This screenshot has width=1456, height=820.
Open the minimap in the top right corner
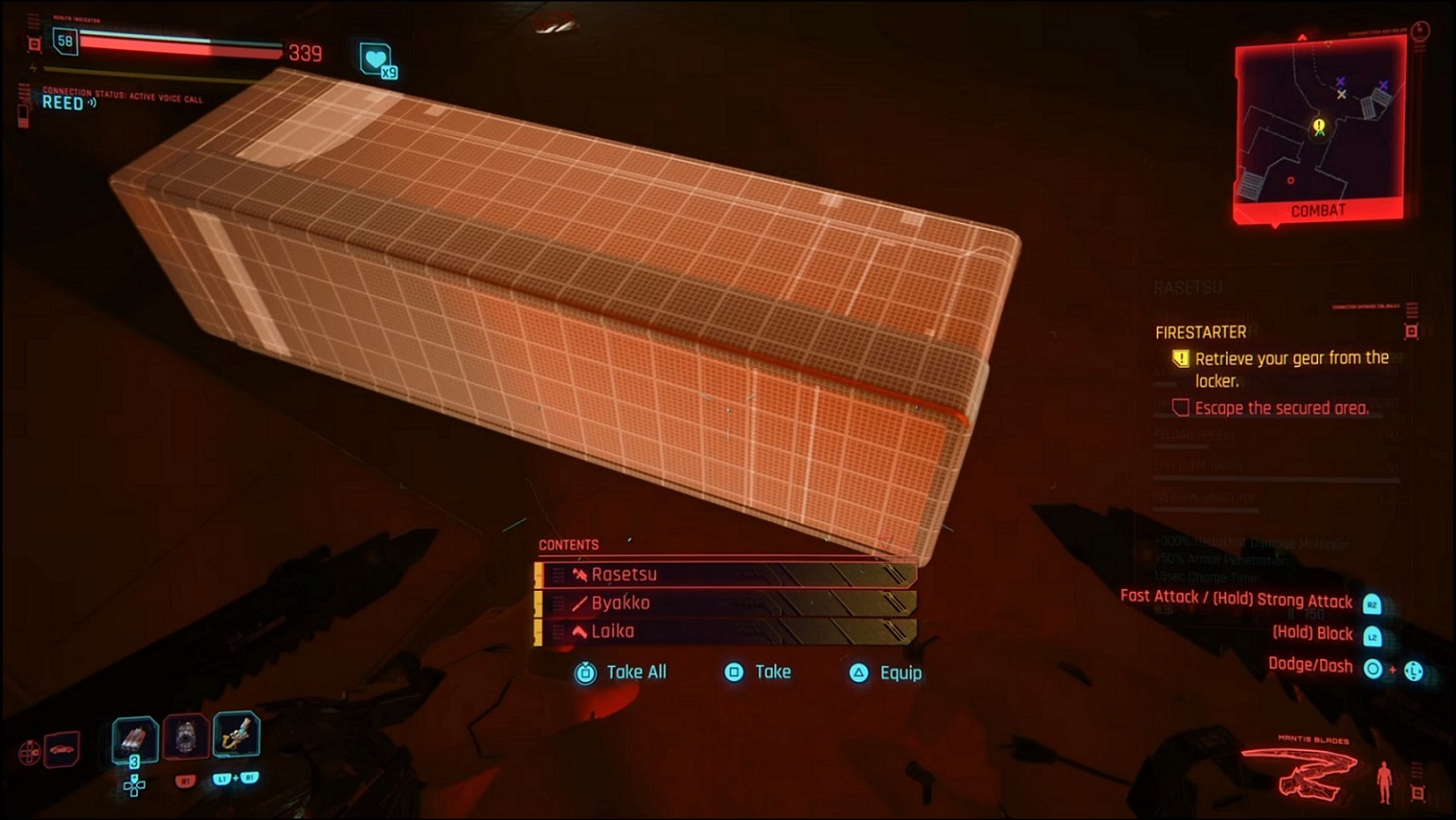[1320, 123]
